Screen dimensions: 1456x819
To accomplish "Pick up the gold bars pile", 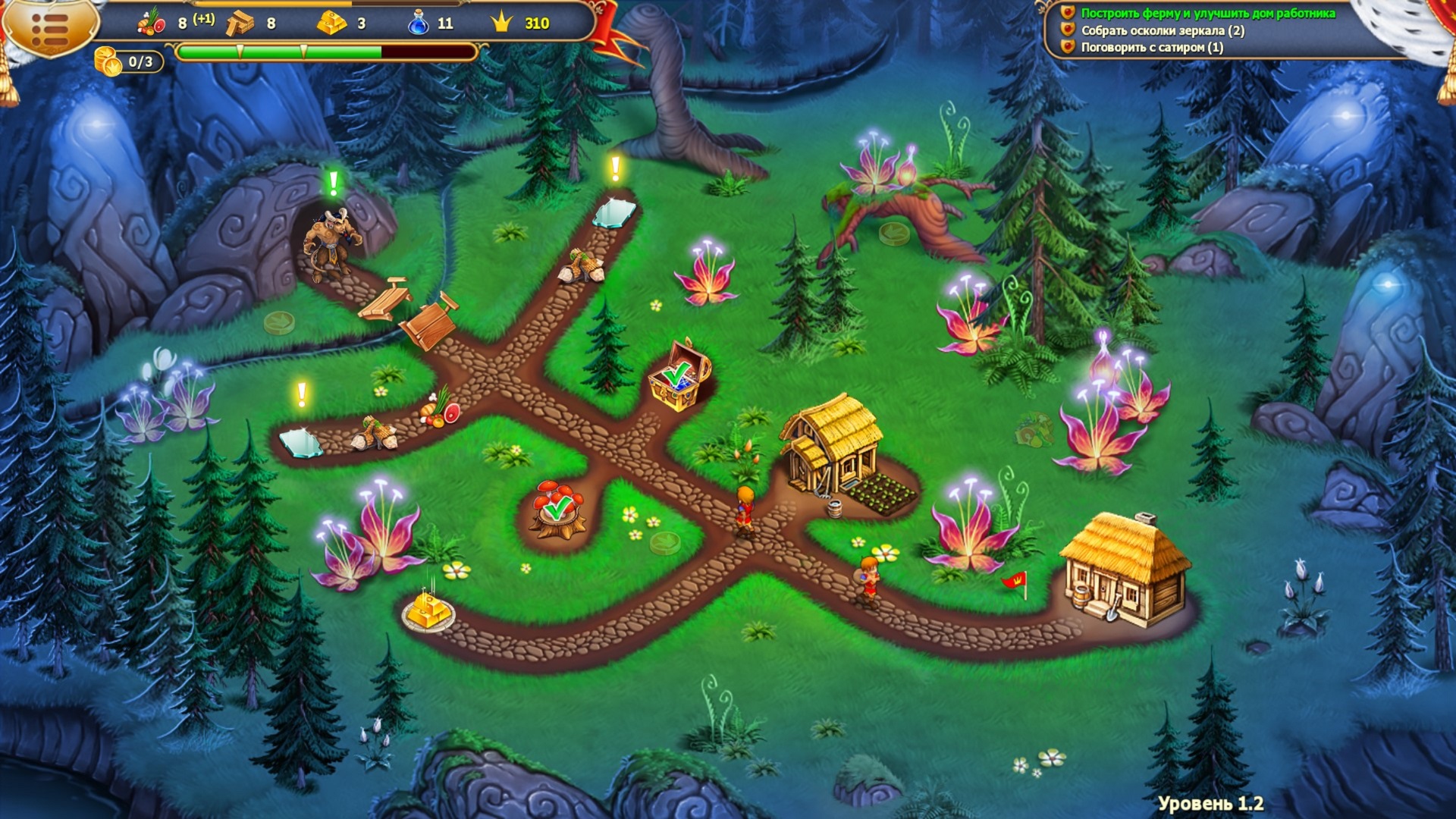I will pos(428,608).
